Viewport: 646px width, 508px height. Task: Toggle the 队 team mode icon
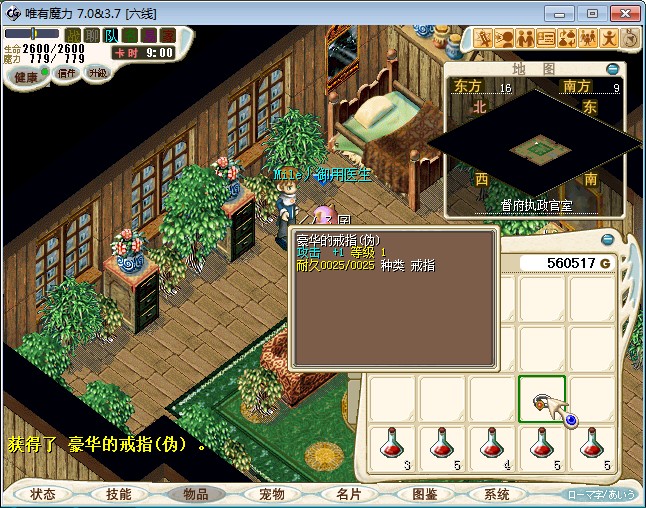point(111,34)
